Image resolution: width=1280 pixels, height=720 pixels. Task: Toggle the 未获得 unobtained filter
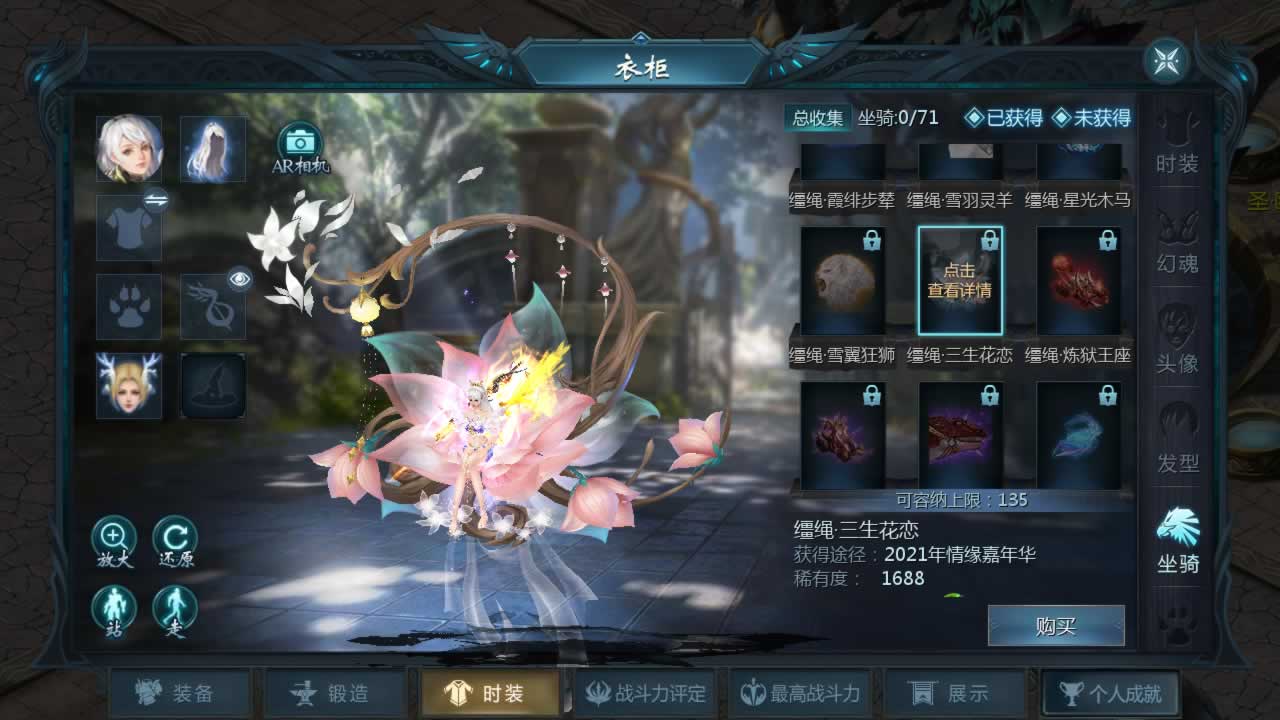click(x=1091, y=118)
